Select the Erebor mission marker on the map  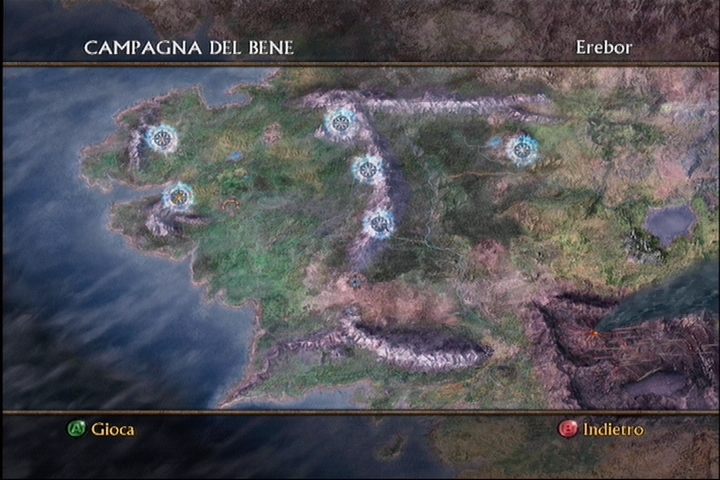pos(521,149)
